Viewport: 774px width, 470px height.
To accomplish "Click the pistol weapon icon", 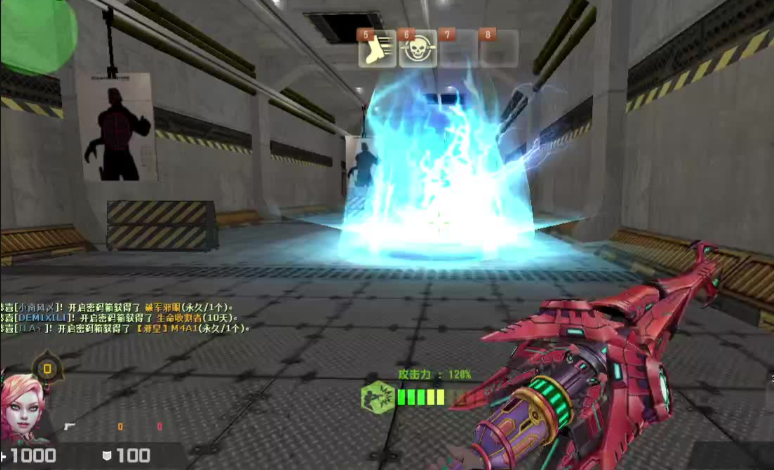I will click(x=70, y=427).
